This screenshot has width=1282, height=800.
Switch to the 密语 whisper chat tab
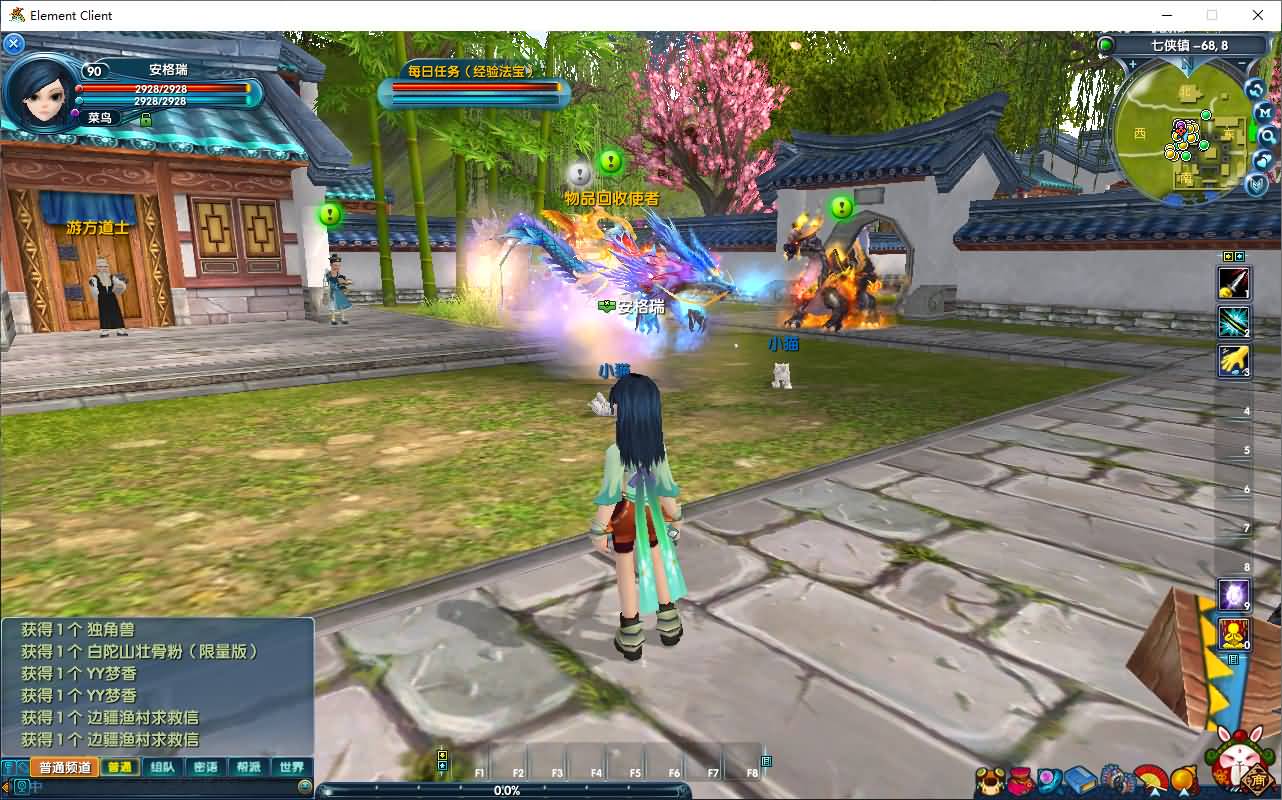pyautogui.click(x=205, y=768)
